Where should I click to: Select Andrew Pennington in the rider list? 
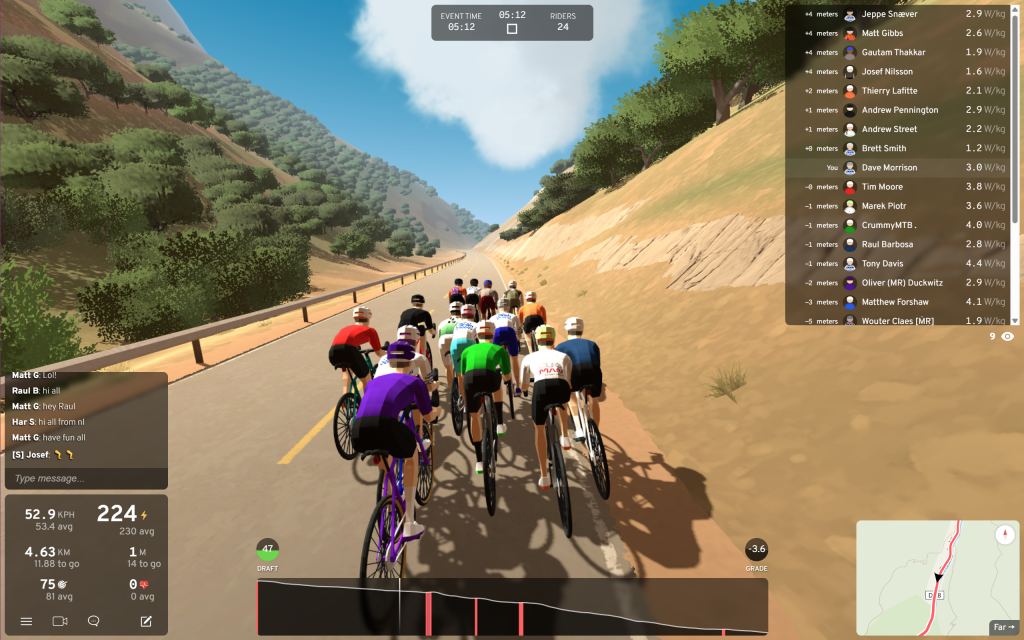tap(900, 110)
